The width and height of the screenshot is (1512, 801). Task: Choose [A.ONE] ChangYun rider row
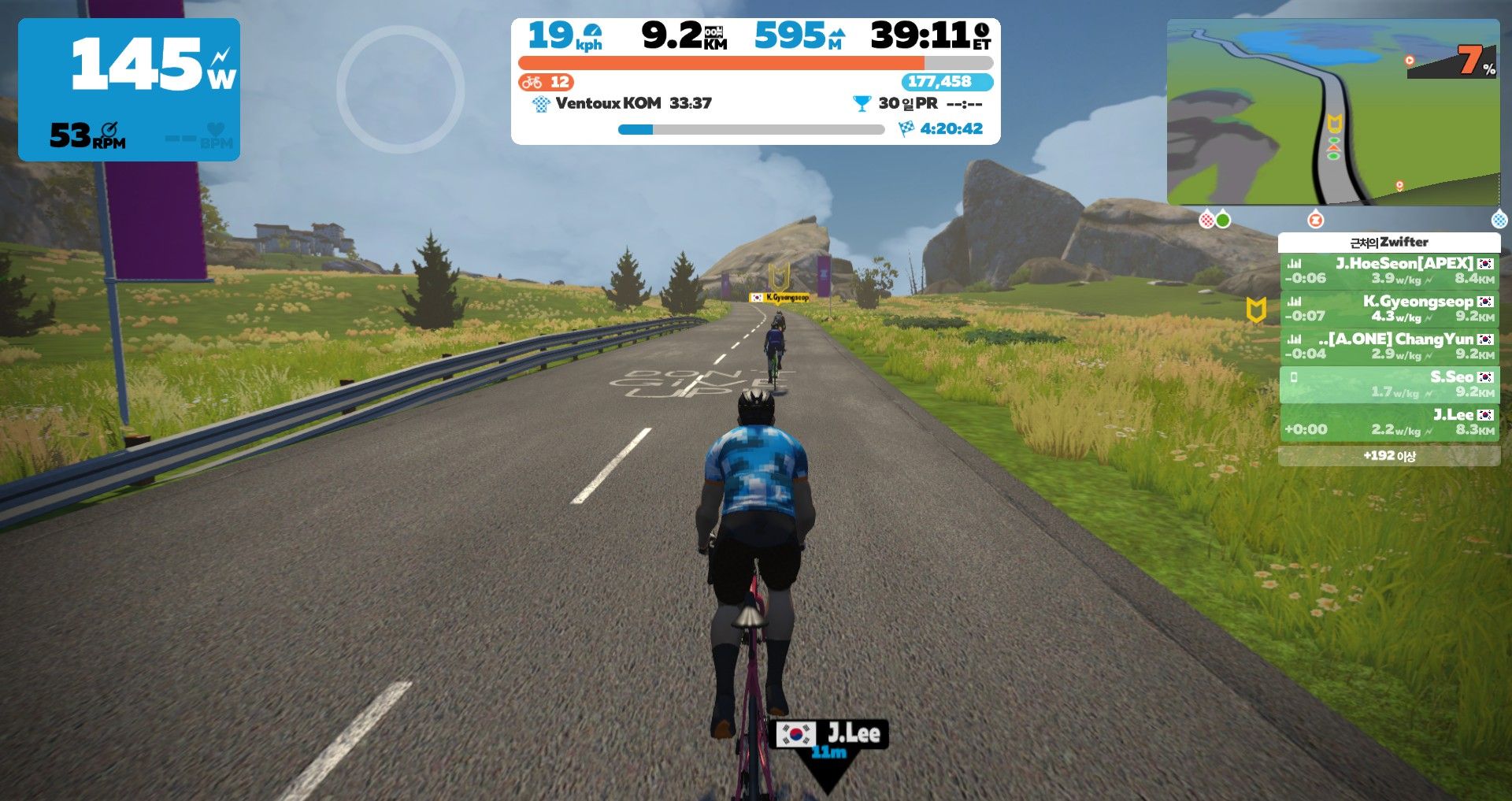[x=1389, y=346]
